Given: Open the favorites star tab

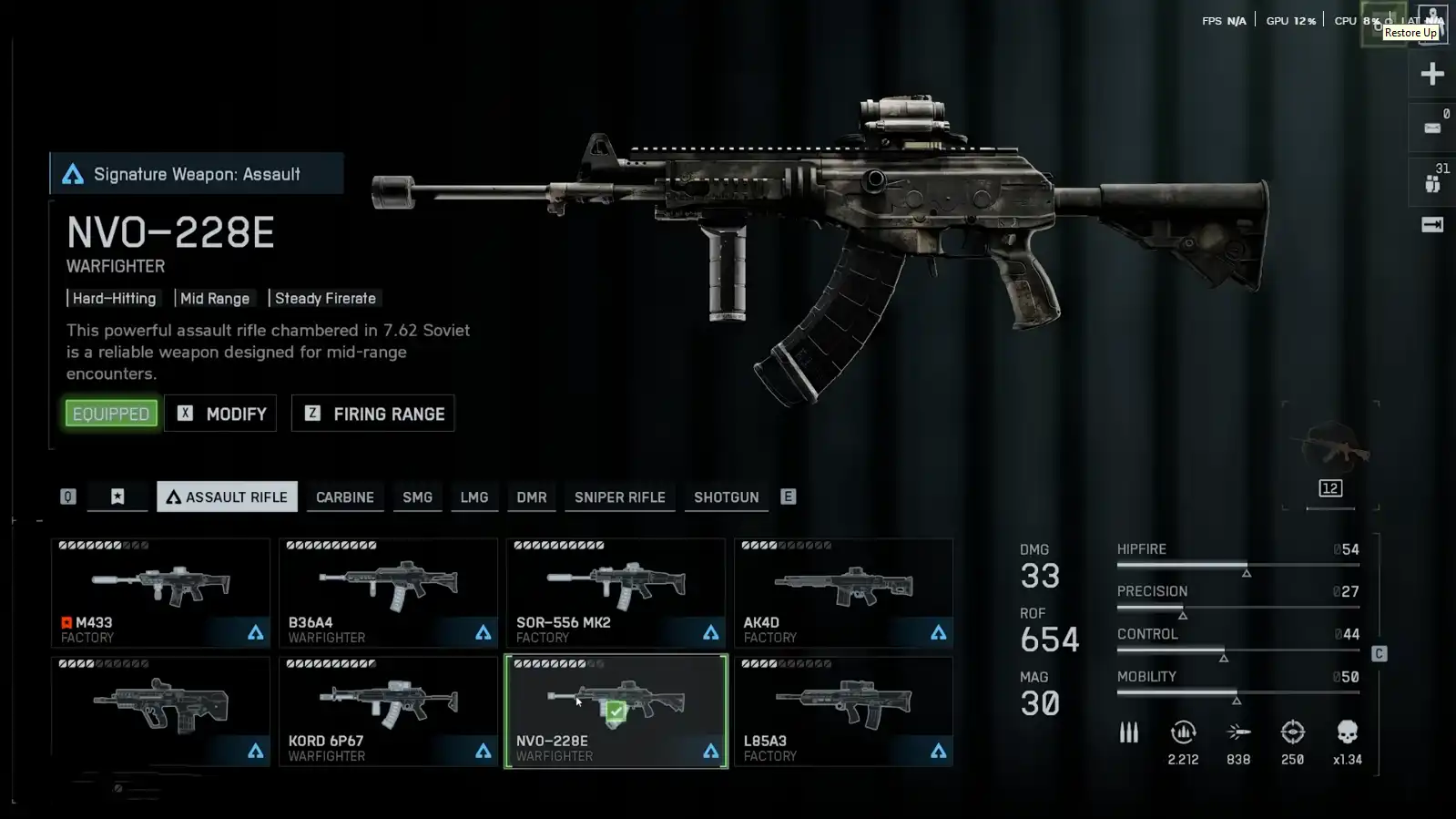Looking at the screenshot, I should point(117,497).
